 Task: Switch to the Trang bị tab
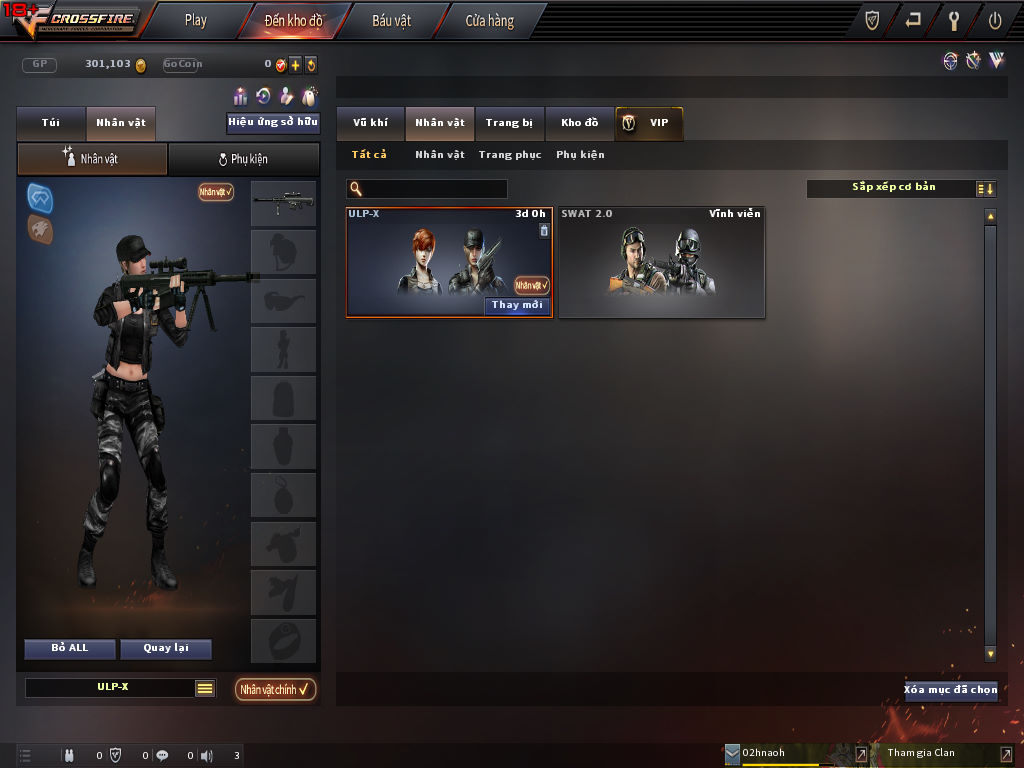point(509,123)
